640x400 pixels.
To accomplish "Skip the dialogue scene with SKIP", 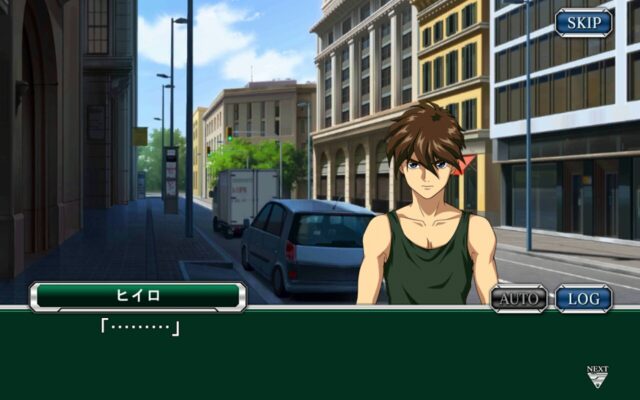I will point(584,22).
